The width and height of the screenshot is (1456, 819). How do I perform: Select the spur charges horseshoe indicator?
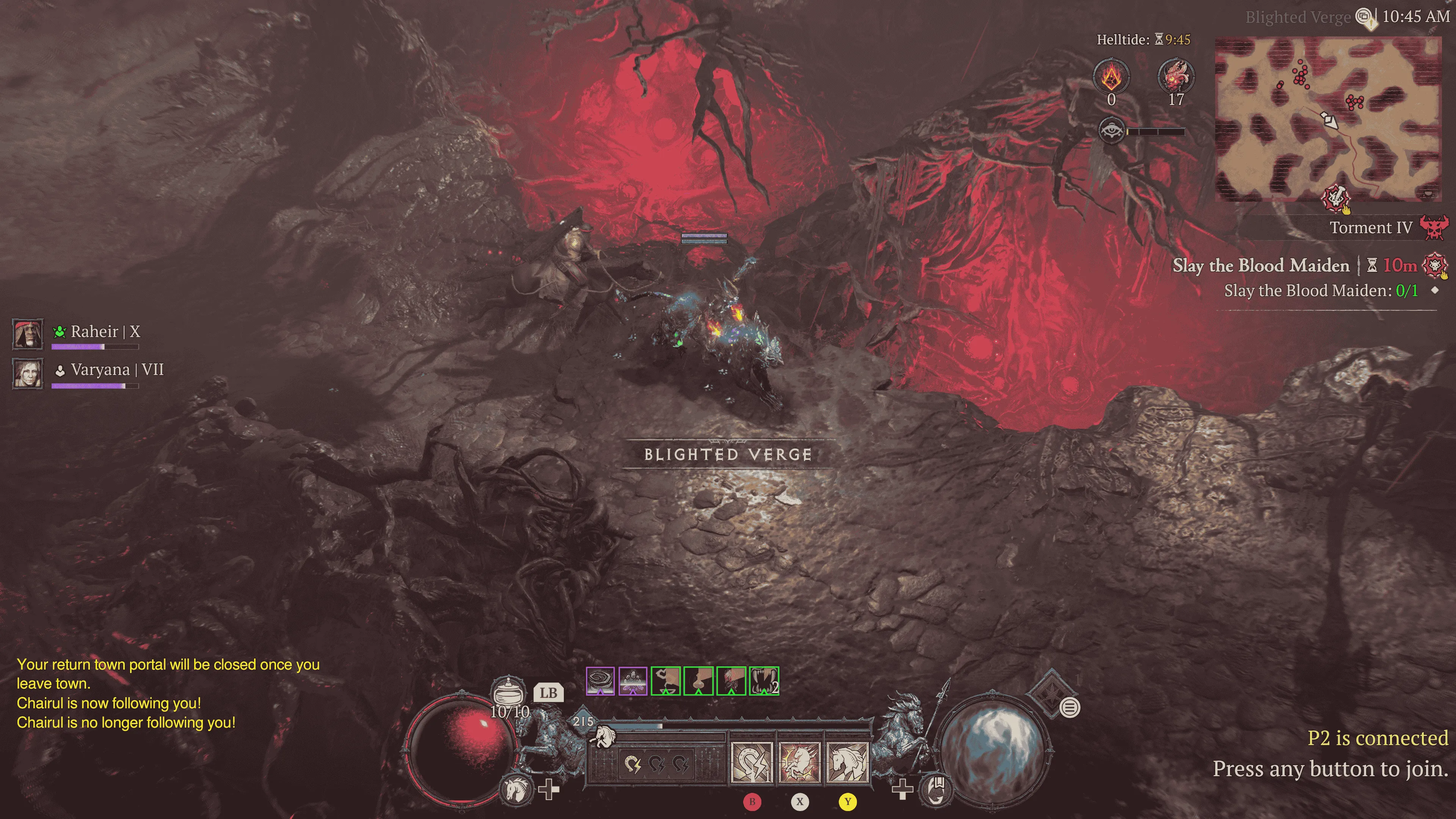point(656,765)
